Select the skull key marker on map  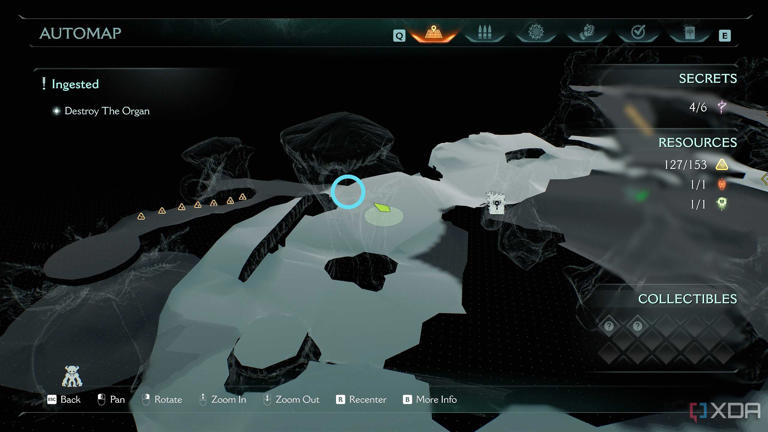(x=495, y=203)
